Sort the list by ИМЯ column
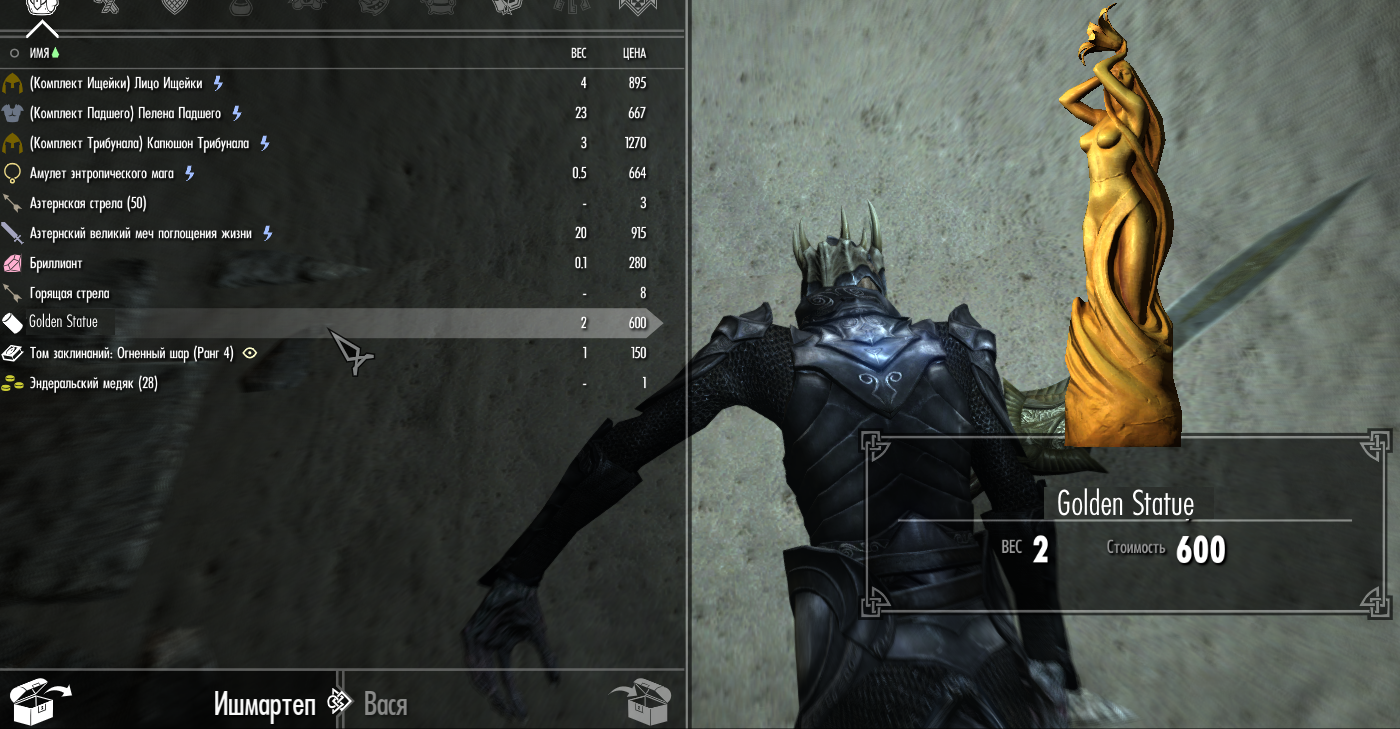Image resolution: width=1400 pixels, height=729 pixels. click(x=39, y=53)
